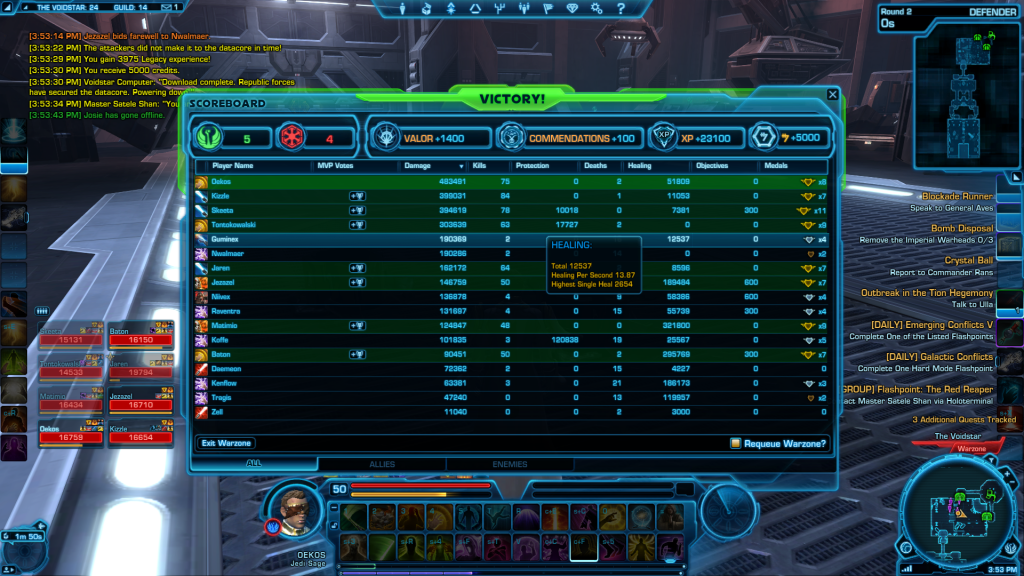Select the Blockade Runner quest tracker entry
Viewport: 1024px width, 576px height.
point(957,197)
